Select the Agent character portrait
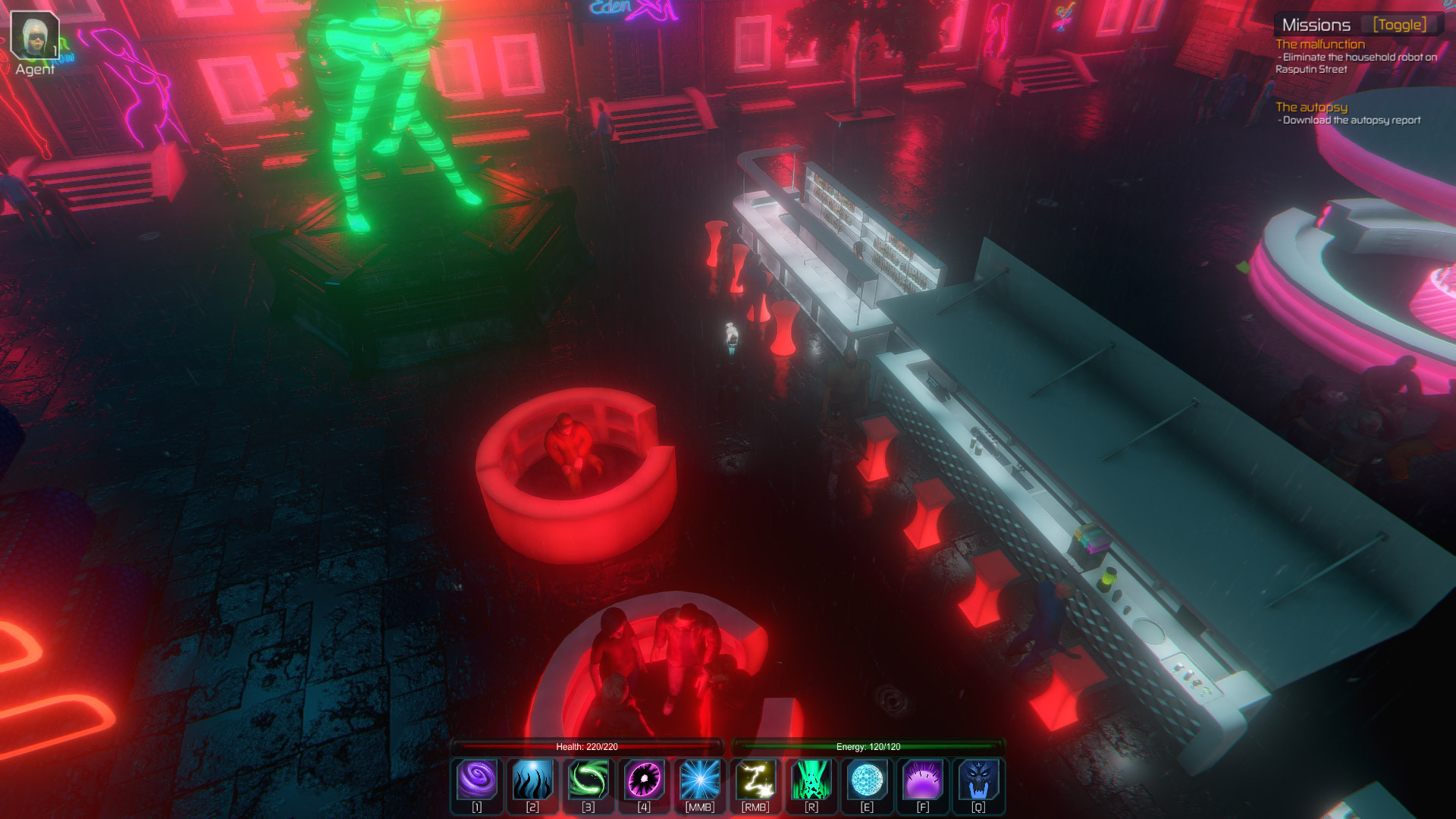The width and height of the screenshot is (1456, 819). 35,36
